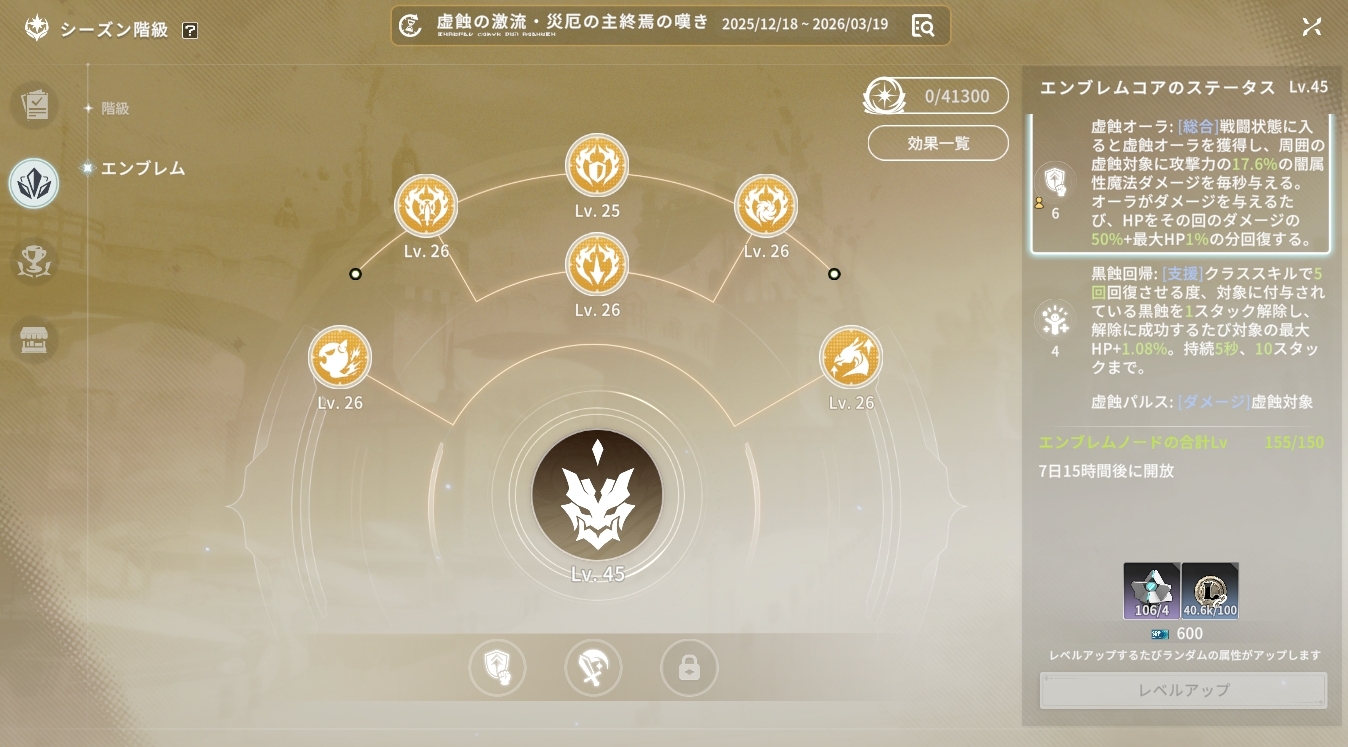The image size is (1348, 747).
Task: Select the 階級 entry
Action: [x=115, y=108]
